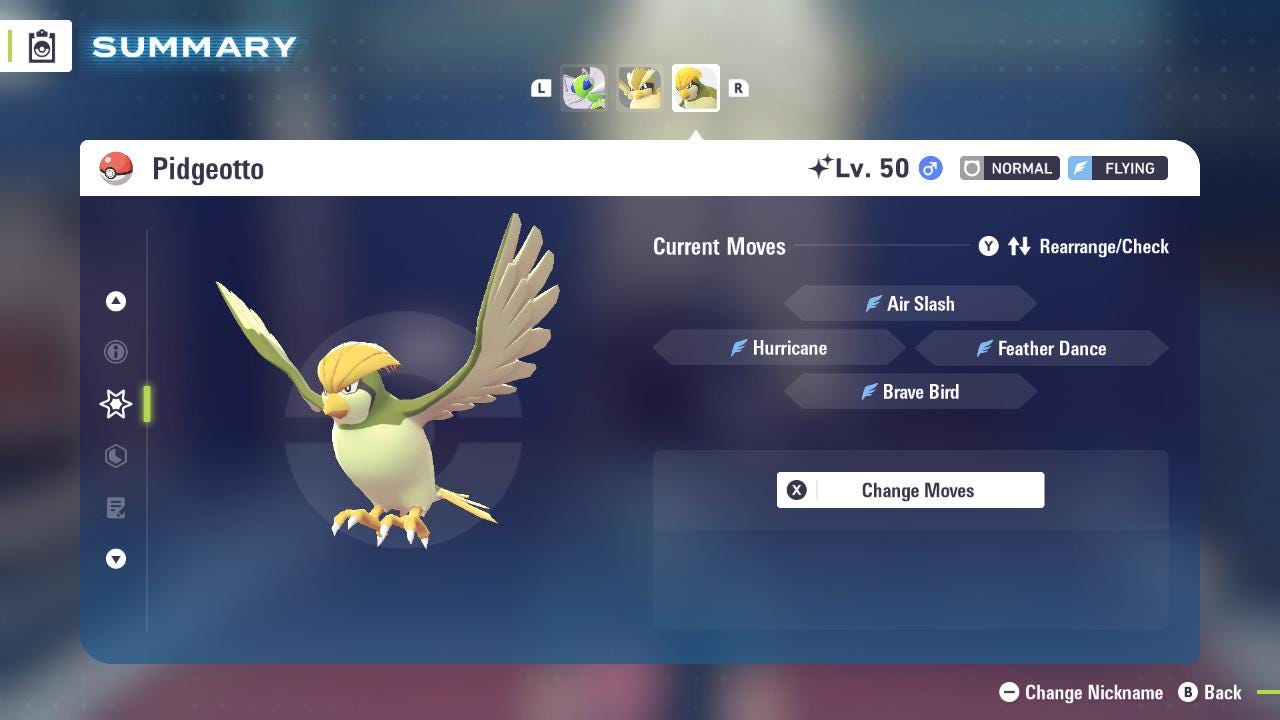The image size is (1280, 720).
Task: Click the Change Moves button
Action: [910, 490]
